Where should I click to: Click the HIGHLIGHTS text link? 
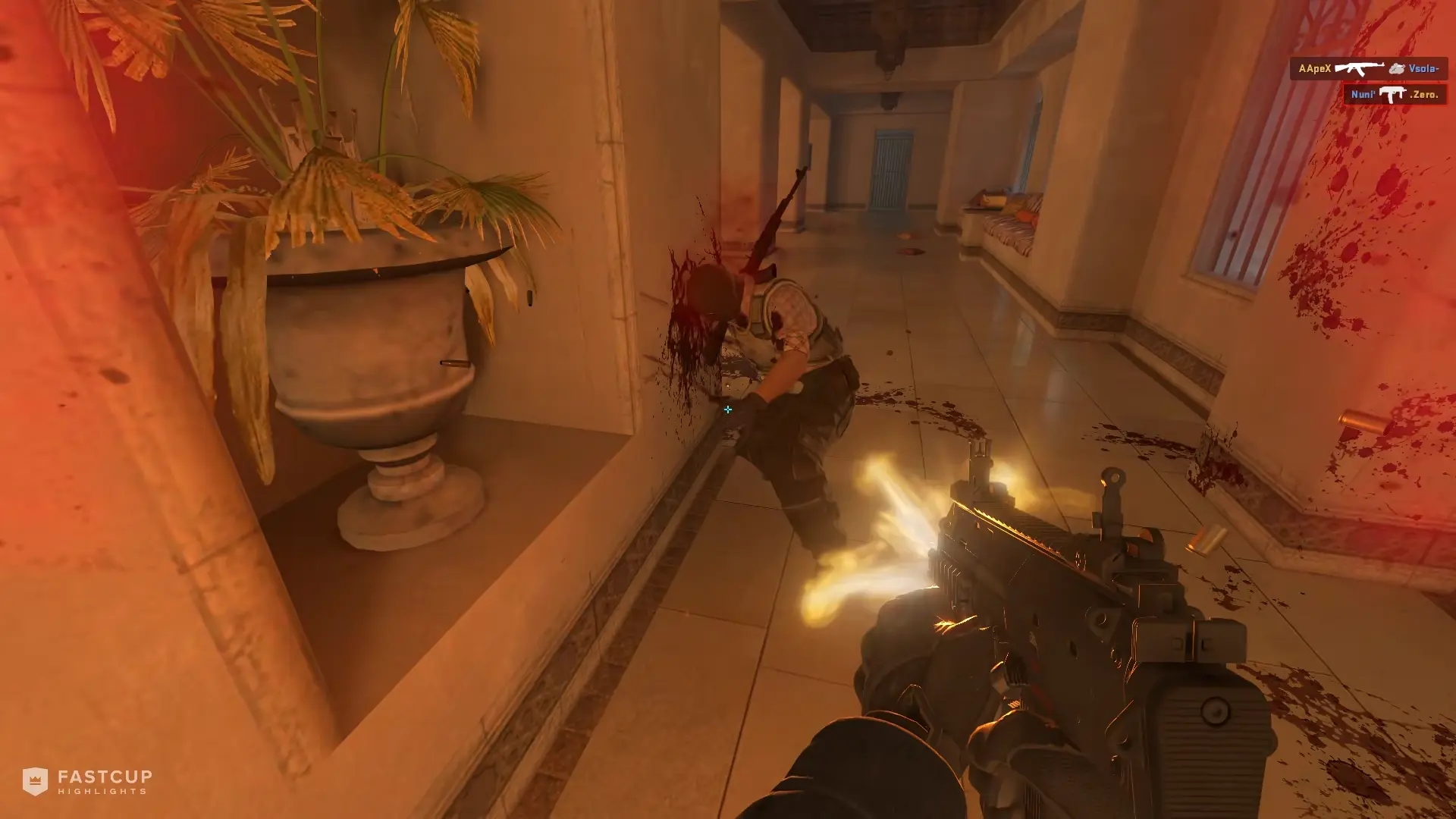(102, 791)
